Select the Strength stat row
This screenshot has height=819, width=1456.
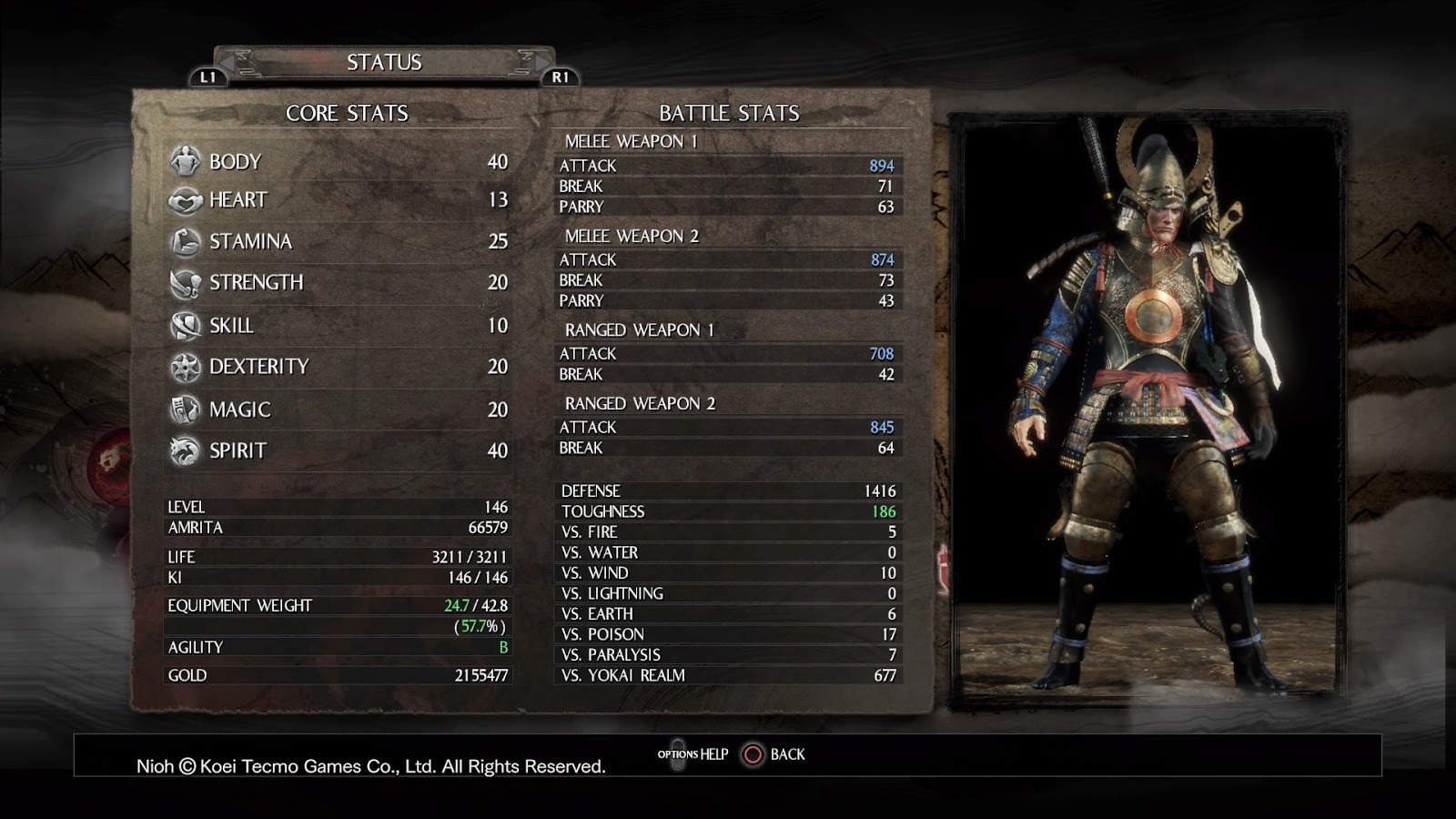click(338, 283)
